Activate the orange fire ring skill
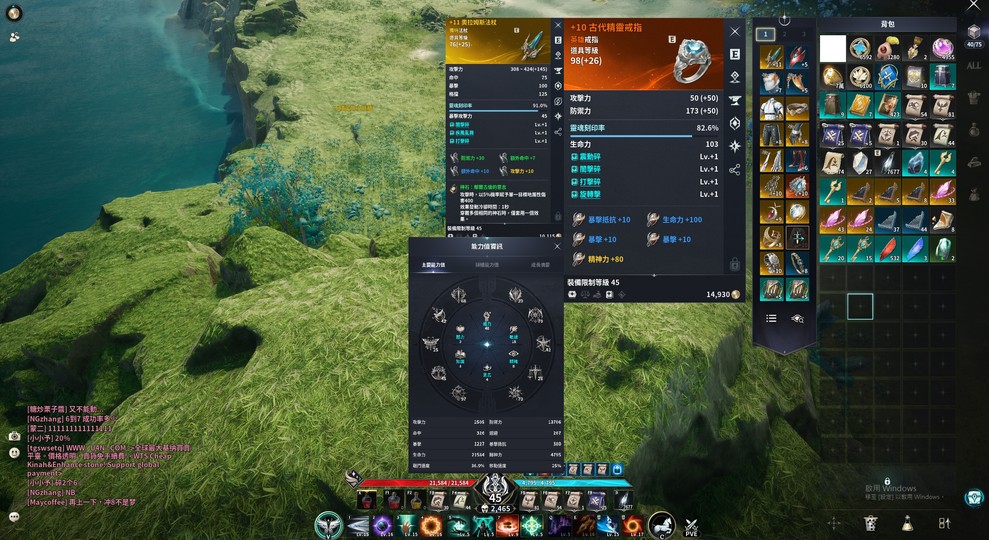Image resolution: width=989 pixels, height=540 pixels. (432, 525)
